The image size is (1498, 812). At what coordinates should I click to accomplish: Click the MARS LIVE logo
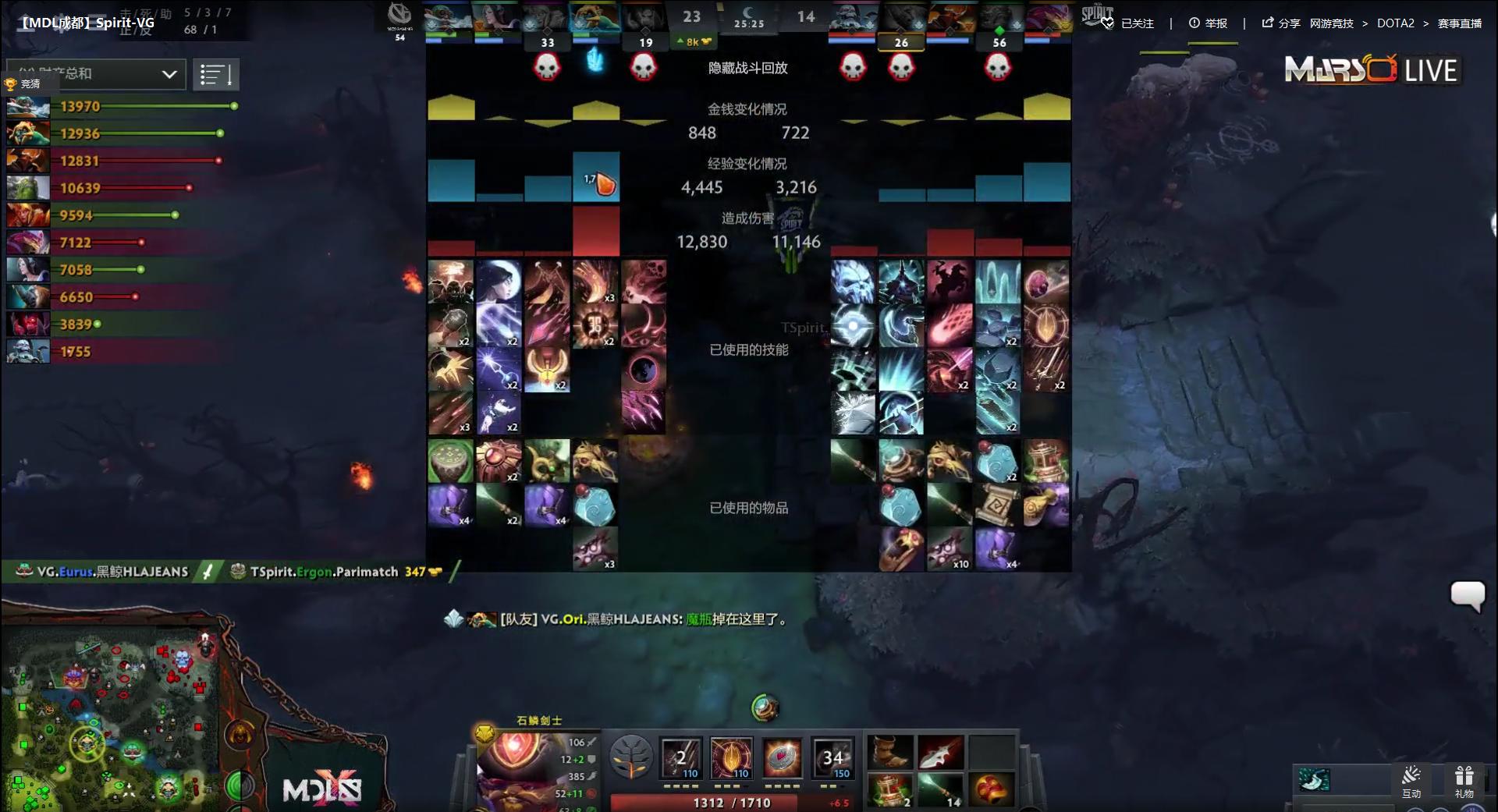pos(1372,69)
